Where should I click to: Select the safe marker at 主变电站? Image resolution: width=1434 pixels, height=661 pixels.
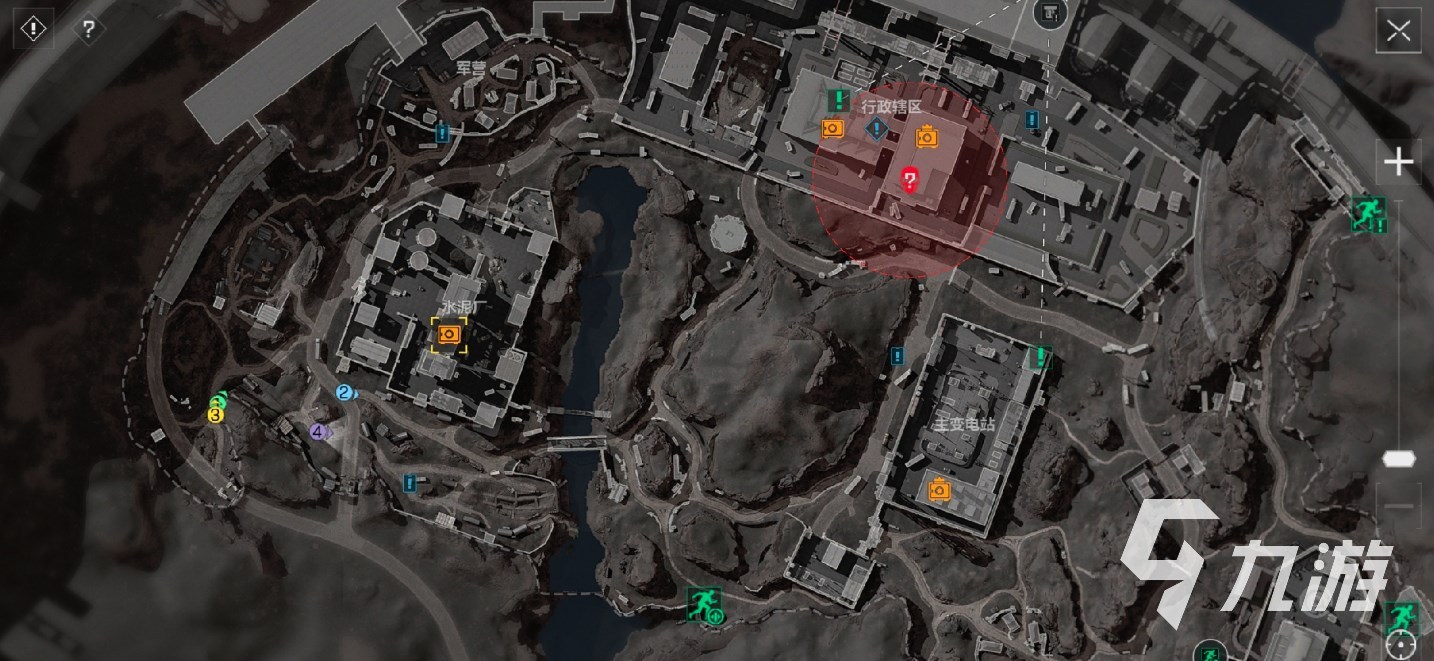tap(939, 490)
